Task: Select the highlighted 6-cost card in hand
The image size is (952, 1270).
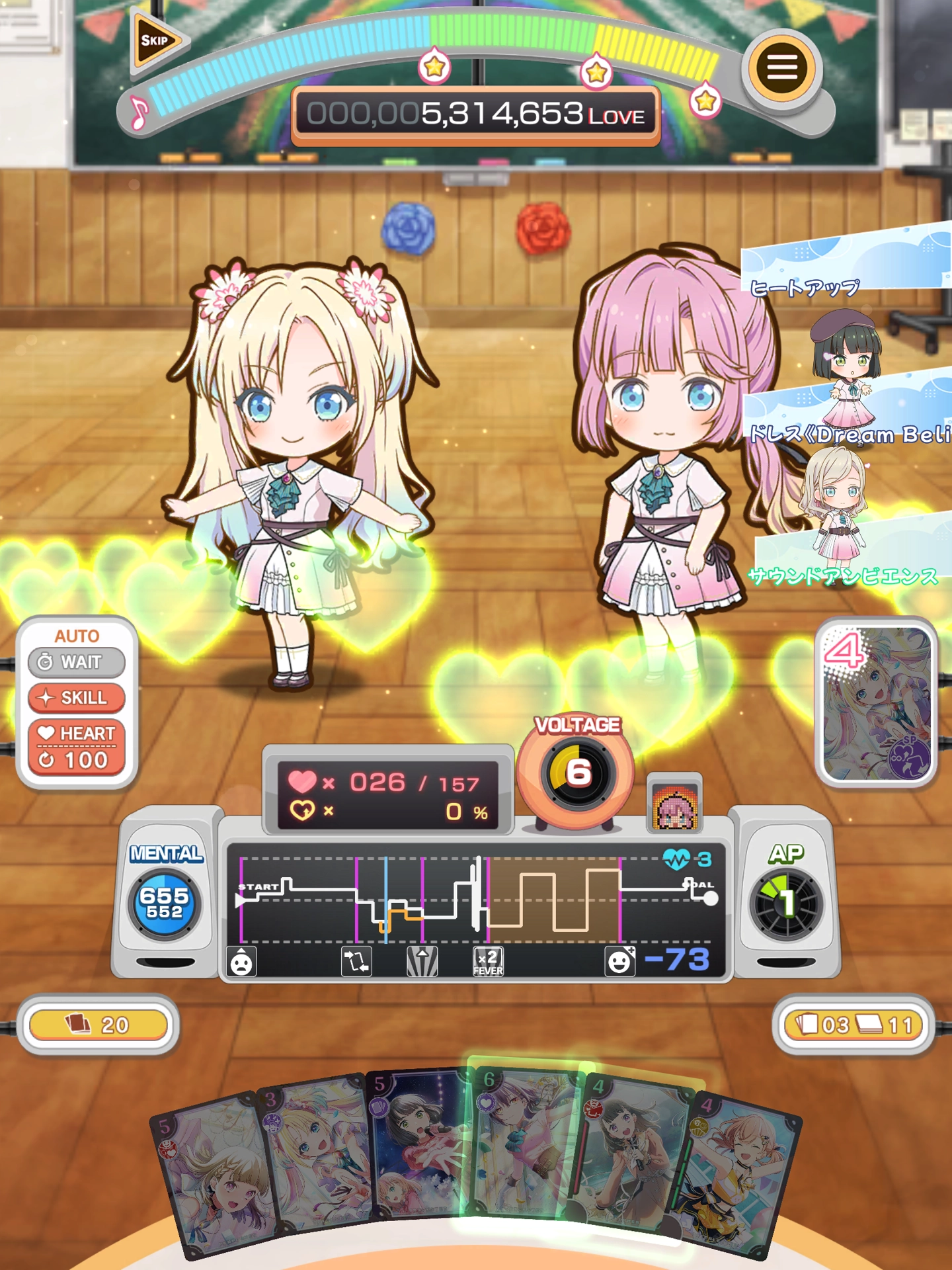Action: pyautogui.click(x=522, y=1144)
